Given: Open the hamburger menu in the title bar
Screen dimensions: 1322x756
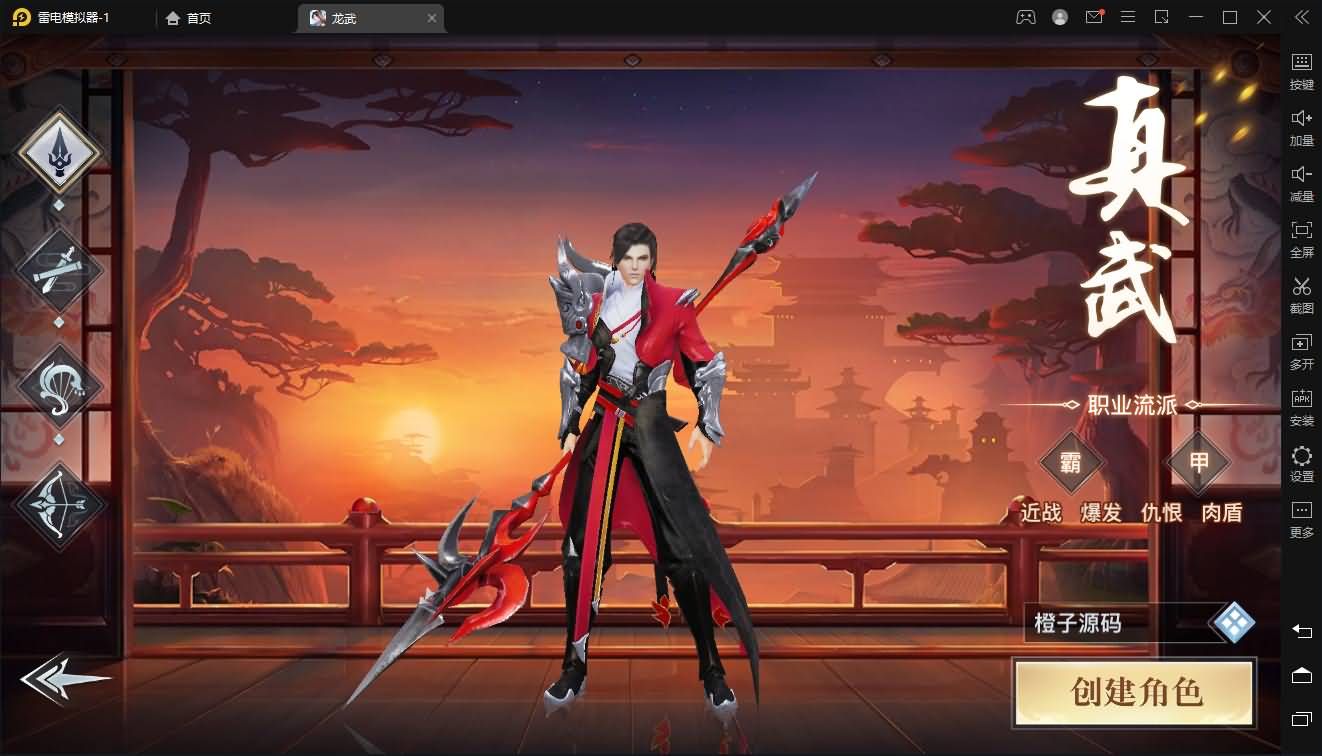Looking at the screenshot, I should point(1127,17).
